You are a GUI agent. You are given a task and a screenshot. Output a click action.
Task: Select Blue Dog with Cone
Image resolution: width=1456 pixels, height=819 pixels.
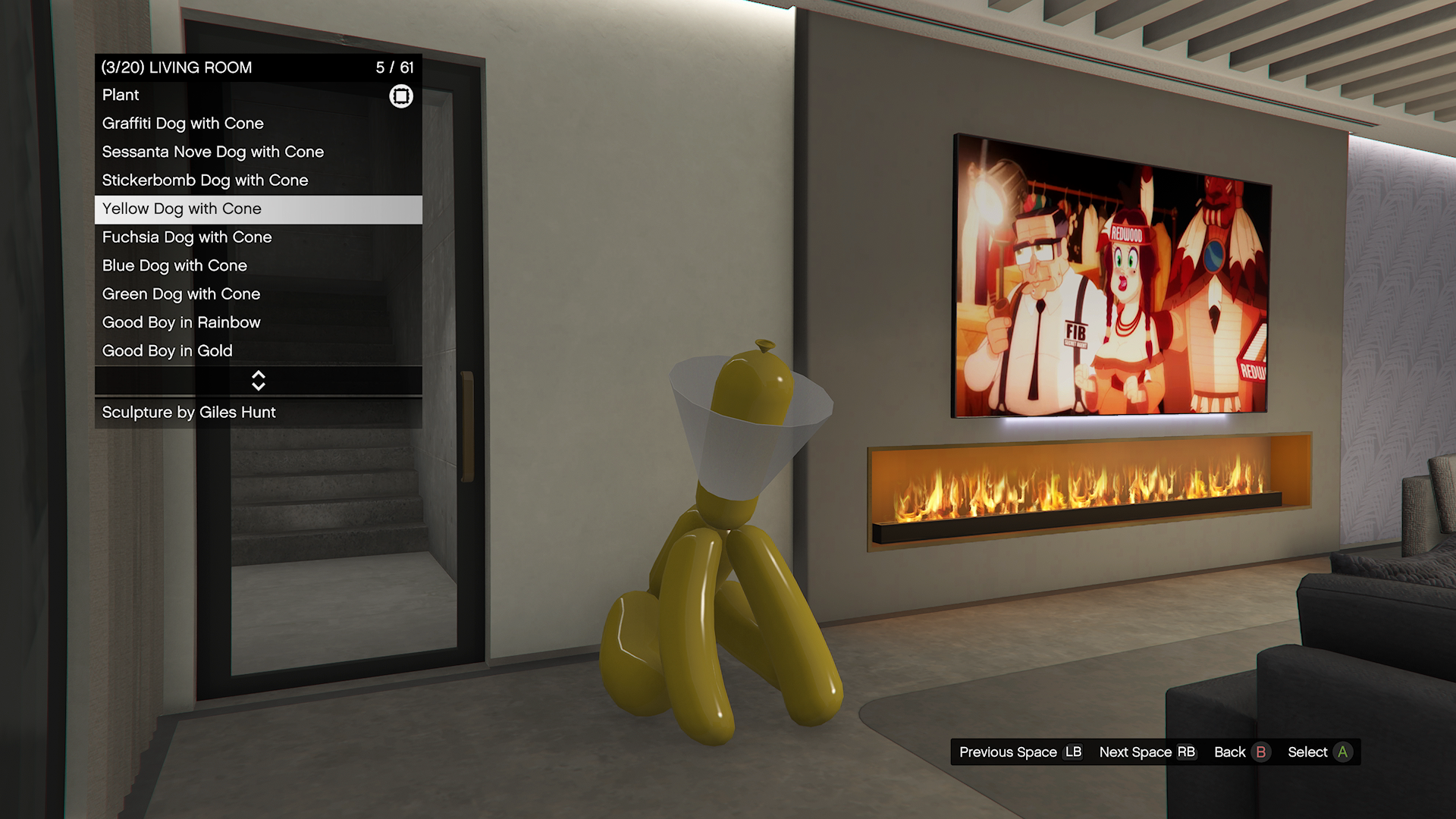click(258, 266)
